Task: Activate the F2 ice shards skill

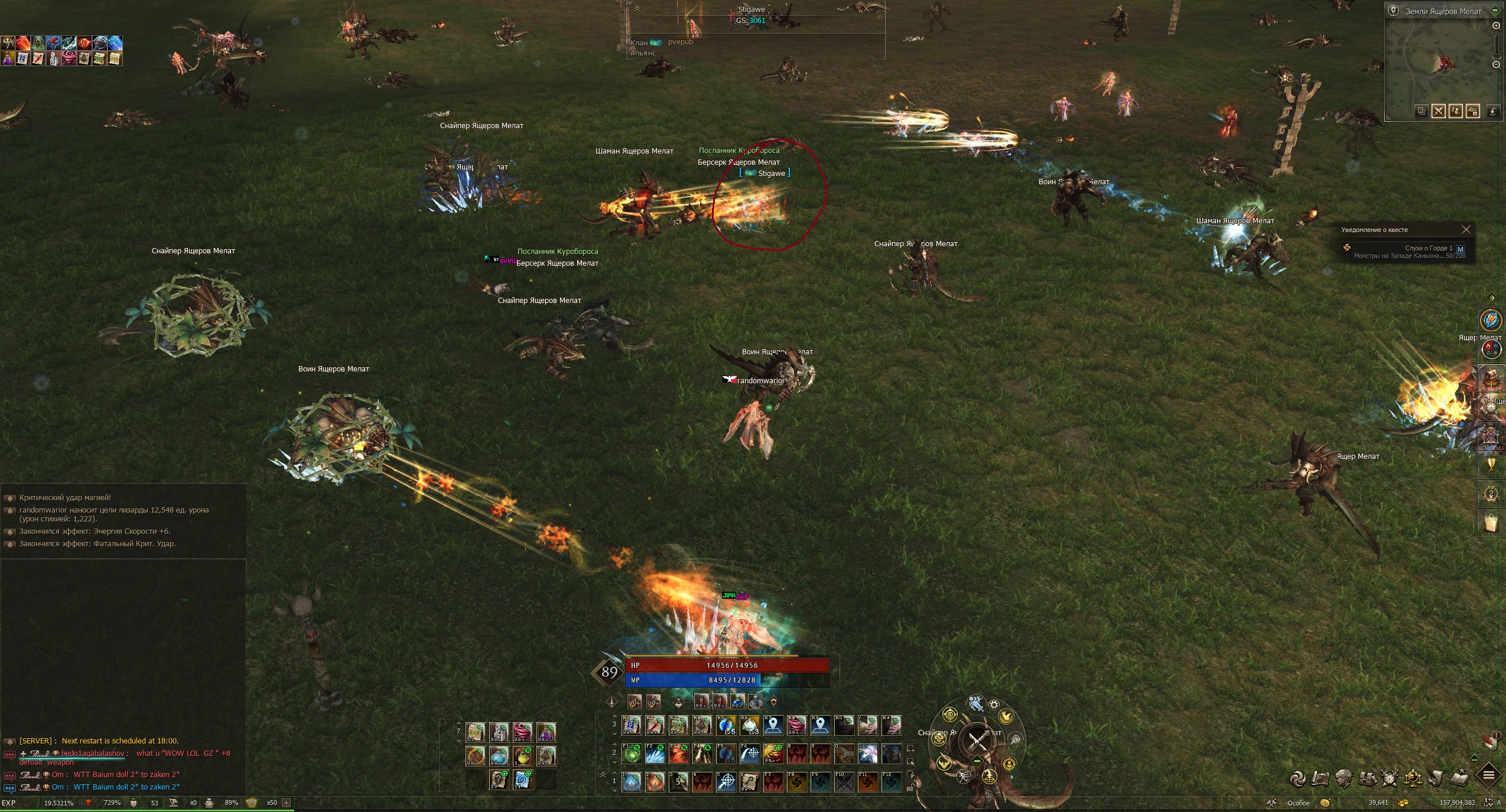Action: point(655,754)
